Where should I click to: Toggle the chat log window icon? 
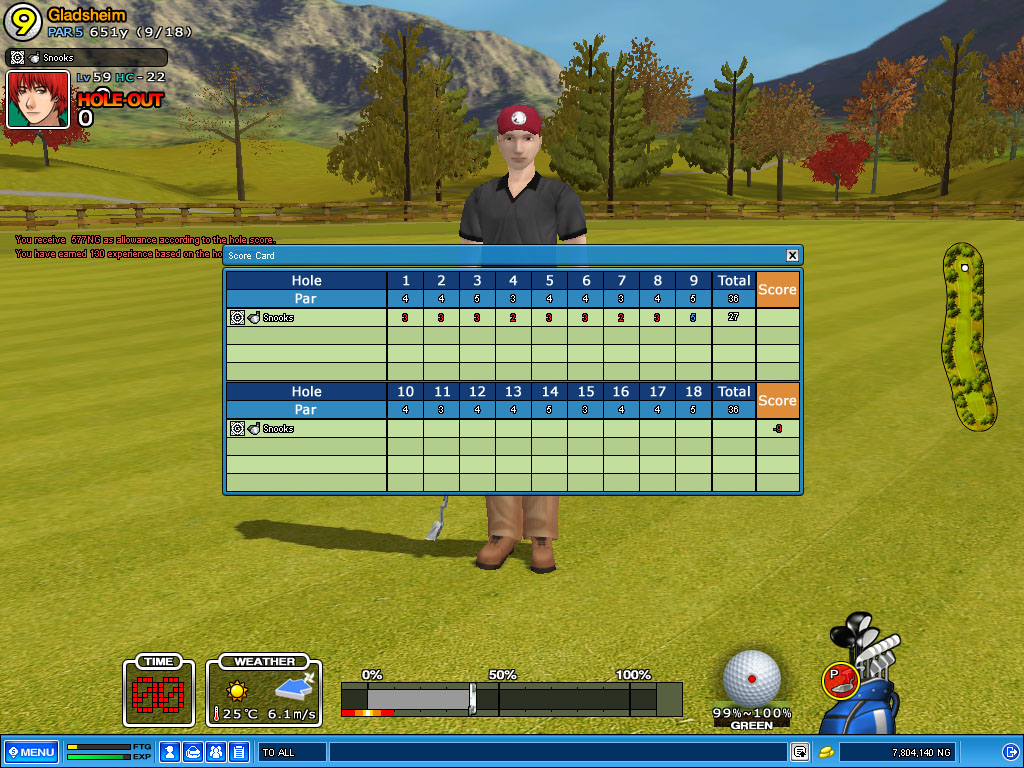(x=800, y=752)
